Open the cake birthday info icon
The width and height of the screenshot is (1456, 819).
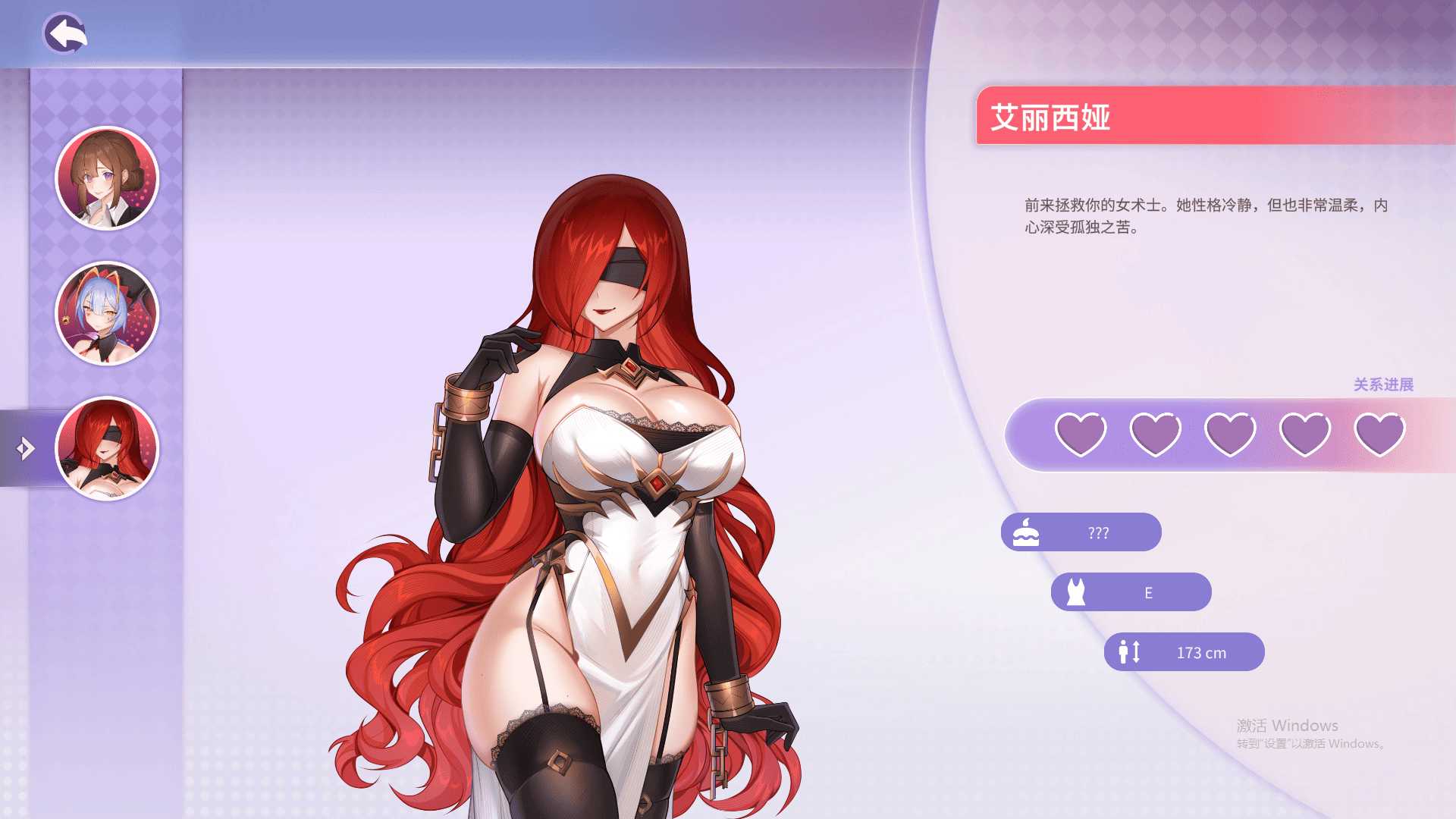[1025, 532]
